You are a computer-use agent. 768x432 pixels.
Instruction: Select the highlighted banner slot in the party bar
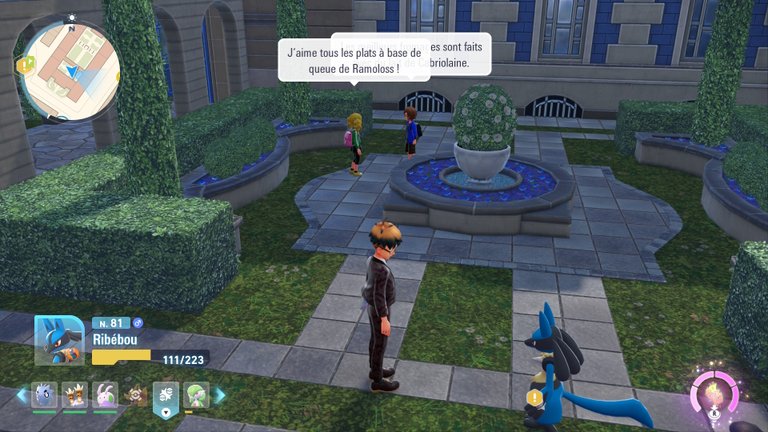click(x=165, y=397)
